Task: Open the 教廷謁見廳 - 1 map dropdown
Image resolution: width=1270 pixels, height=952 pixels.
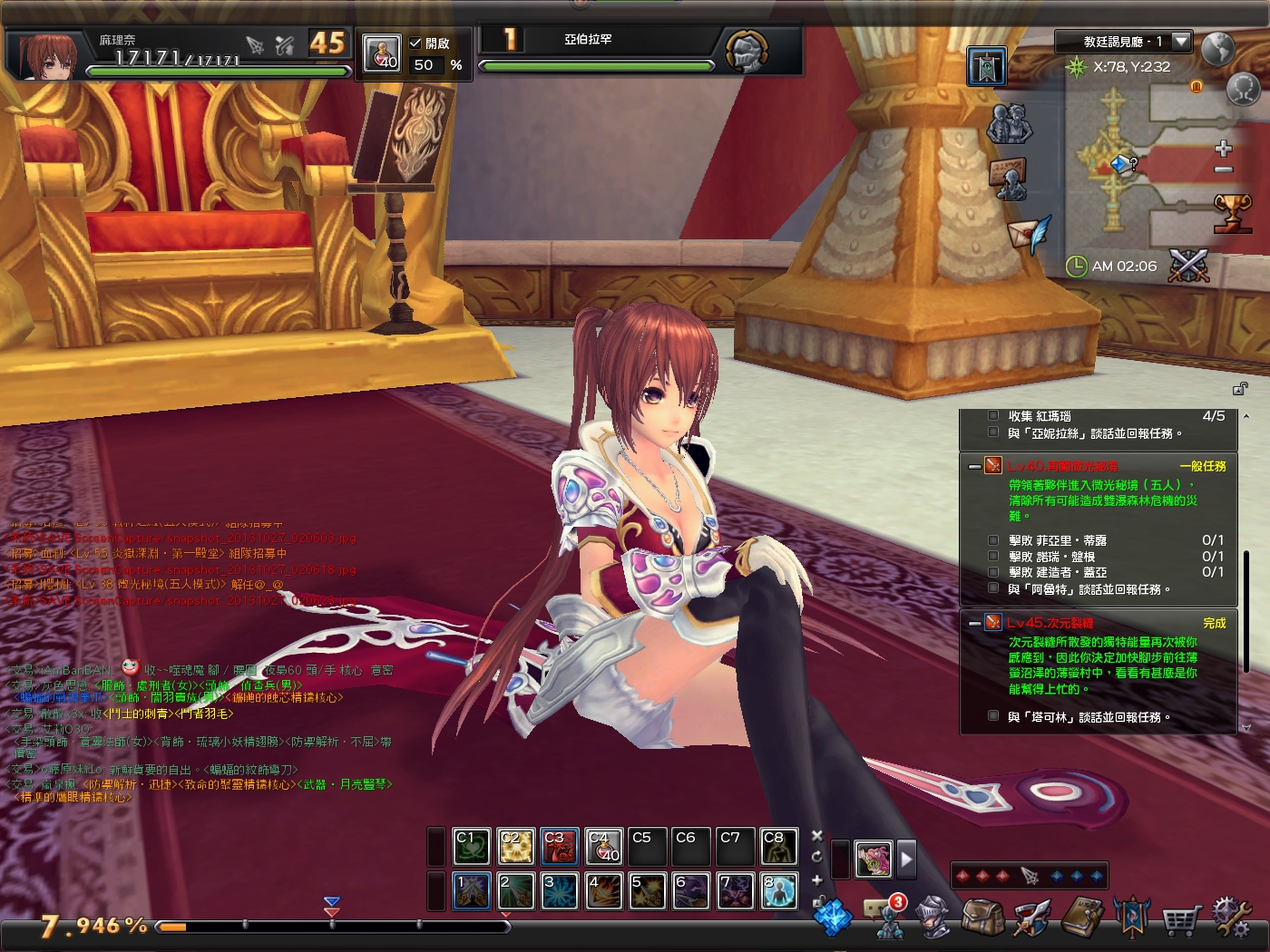Action: 1179,40
